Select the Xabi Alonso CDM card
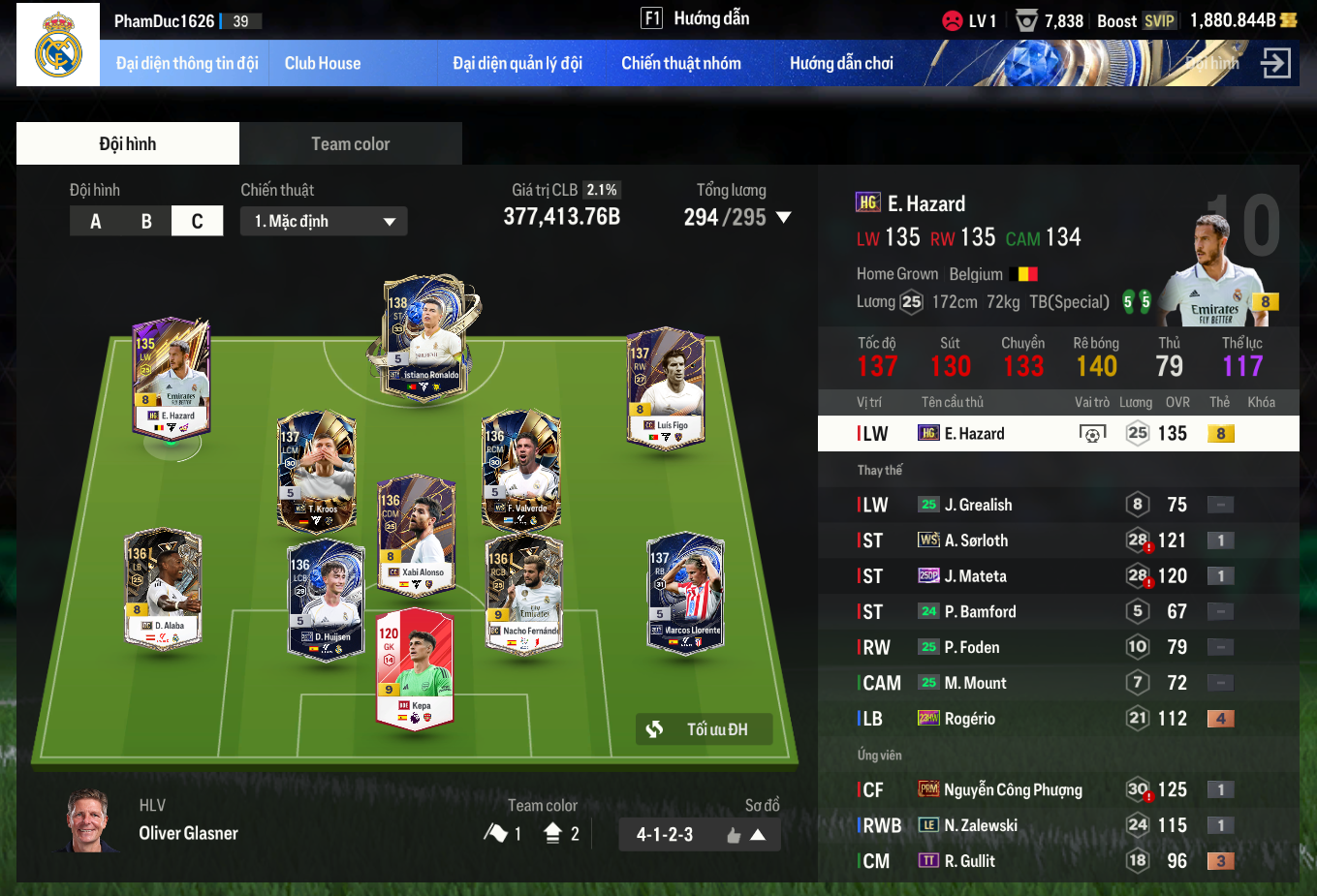This screenshot has width=1317, height=896. pyautogui.click(x=416, y=534)
